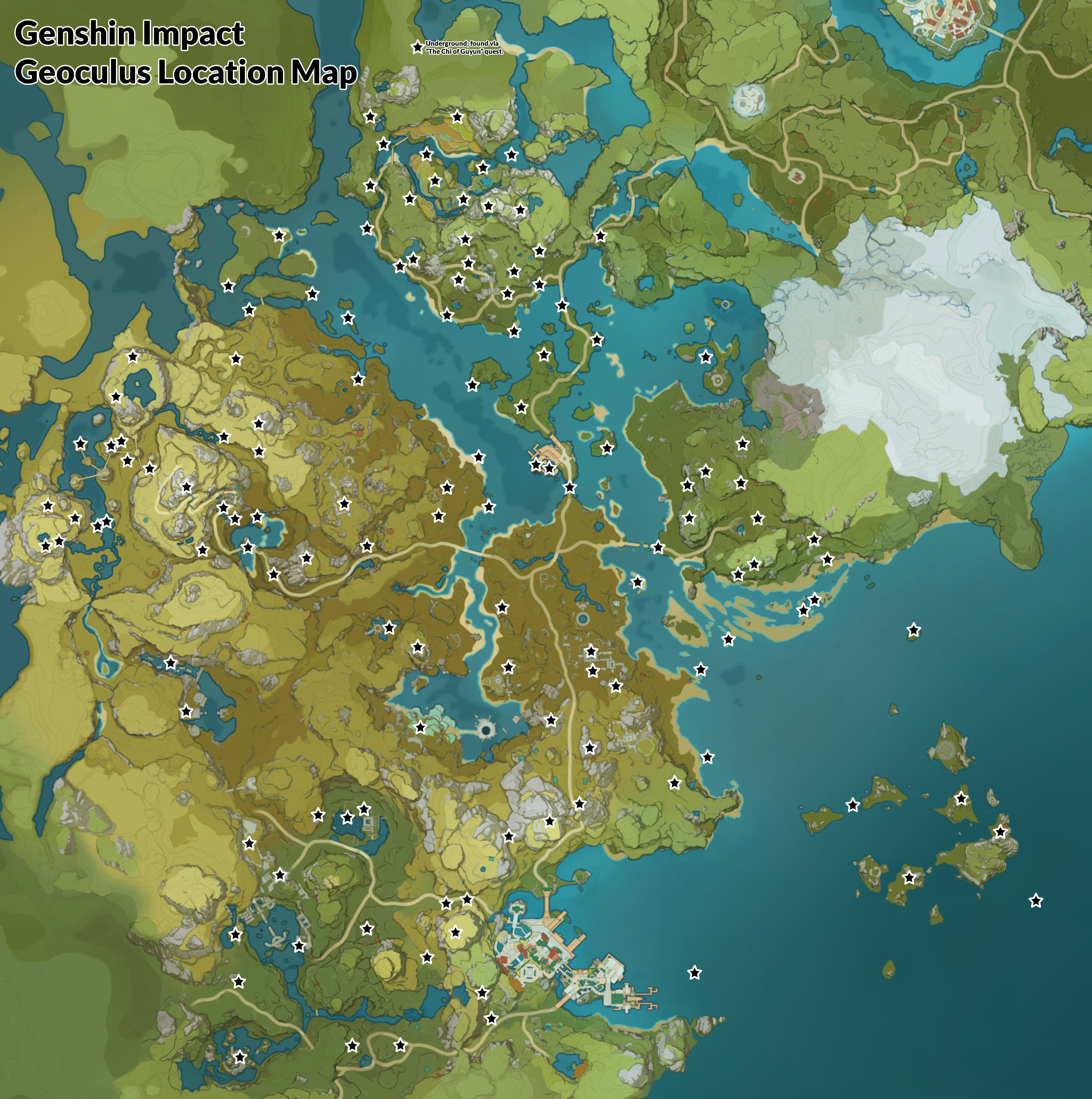Viewport: 1092px width, 1099px height.
Task: Click the star icon in the Underground legend entry
Action: pos(417,48)
